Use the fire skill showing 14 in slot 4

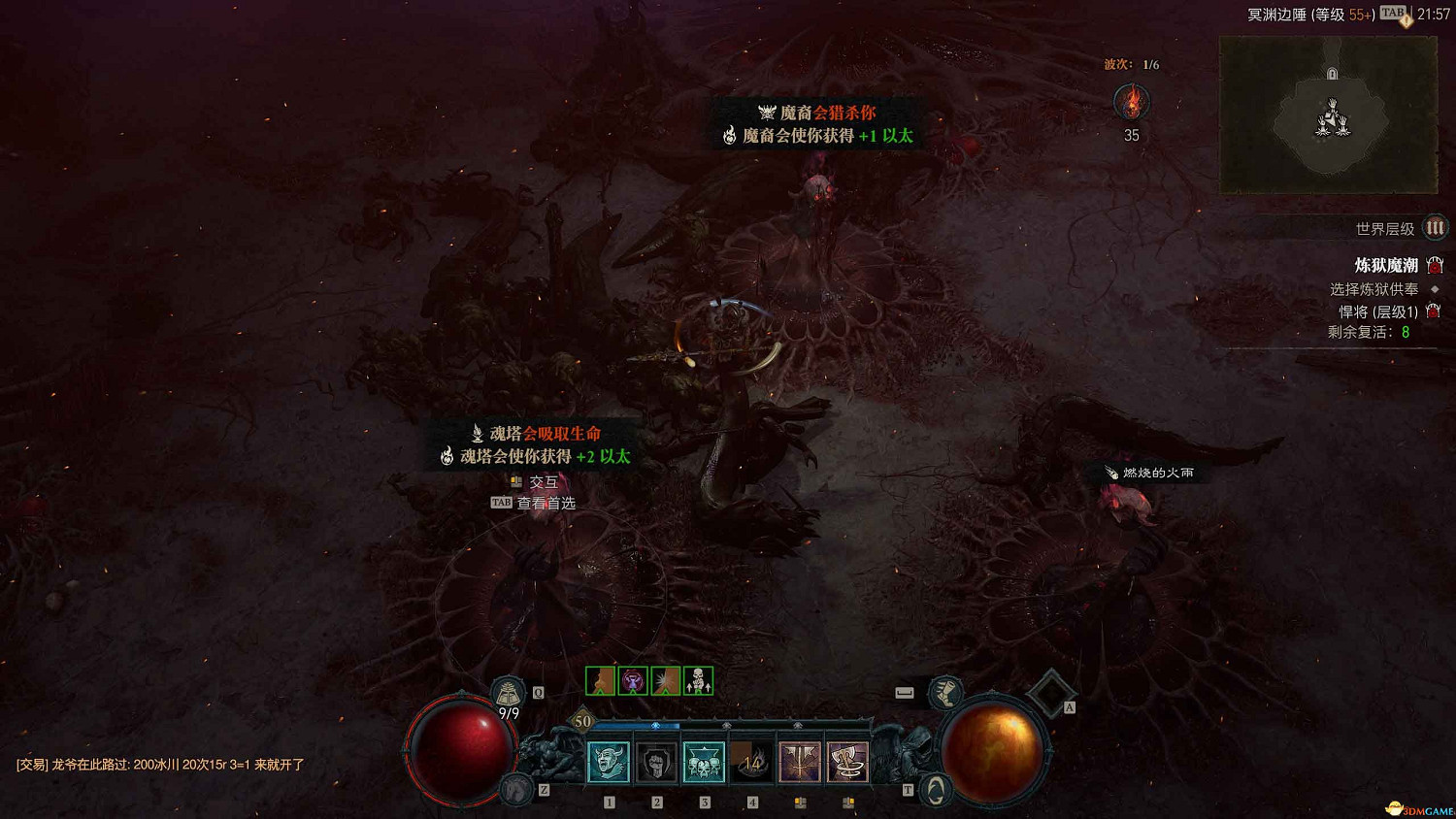click(751, 763)
